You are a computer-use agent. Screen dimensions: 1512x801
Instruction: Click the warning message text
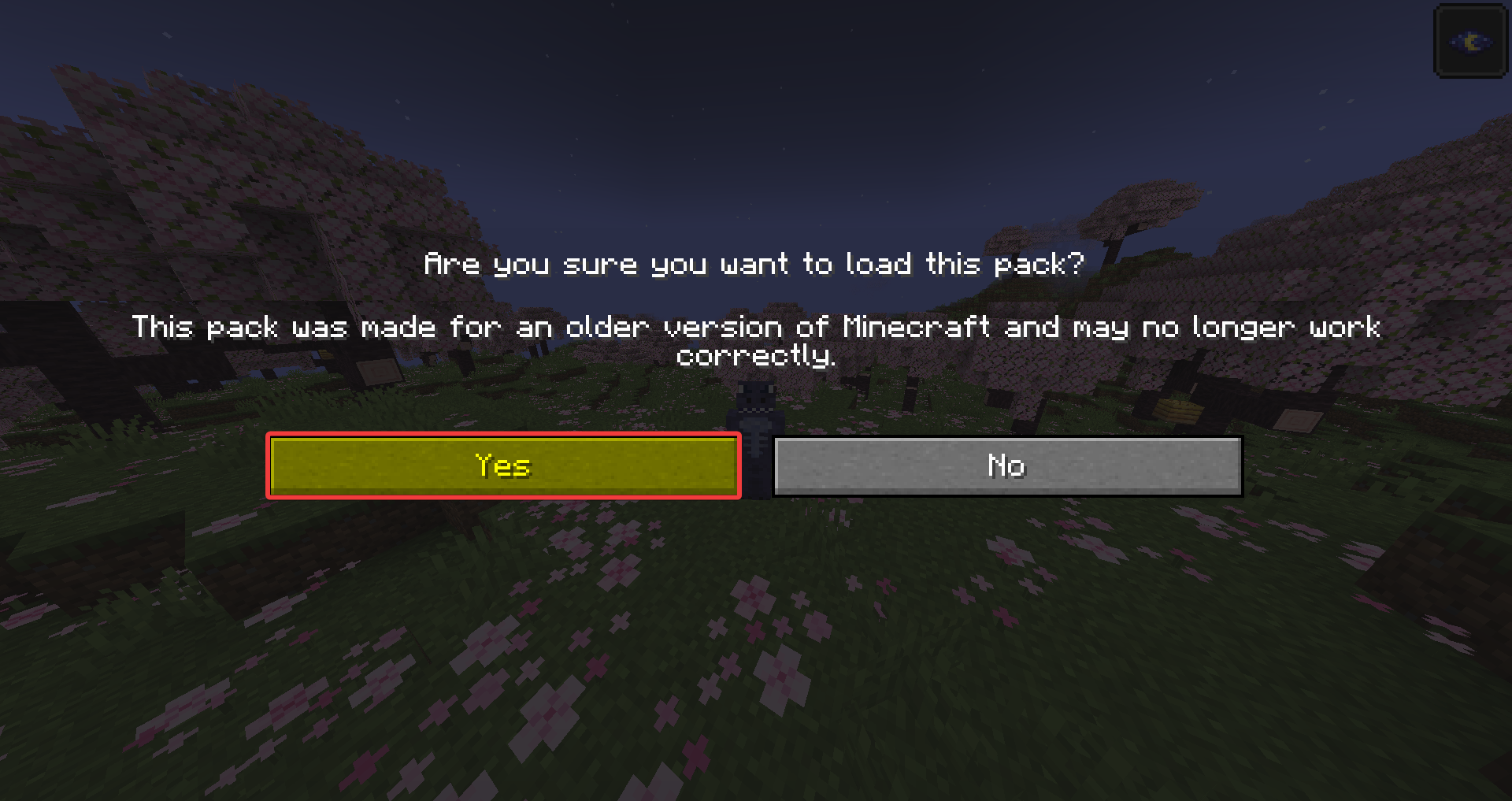pyautogui.click(x=756, y=341)
